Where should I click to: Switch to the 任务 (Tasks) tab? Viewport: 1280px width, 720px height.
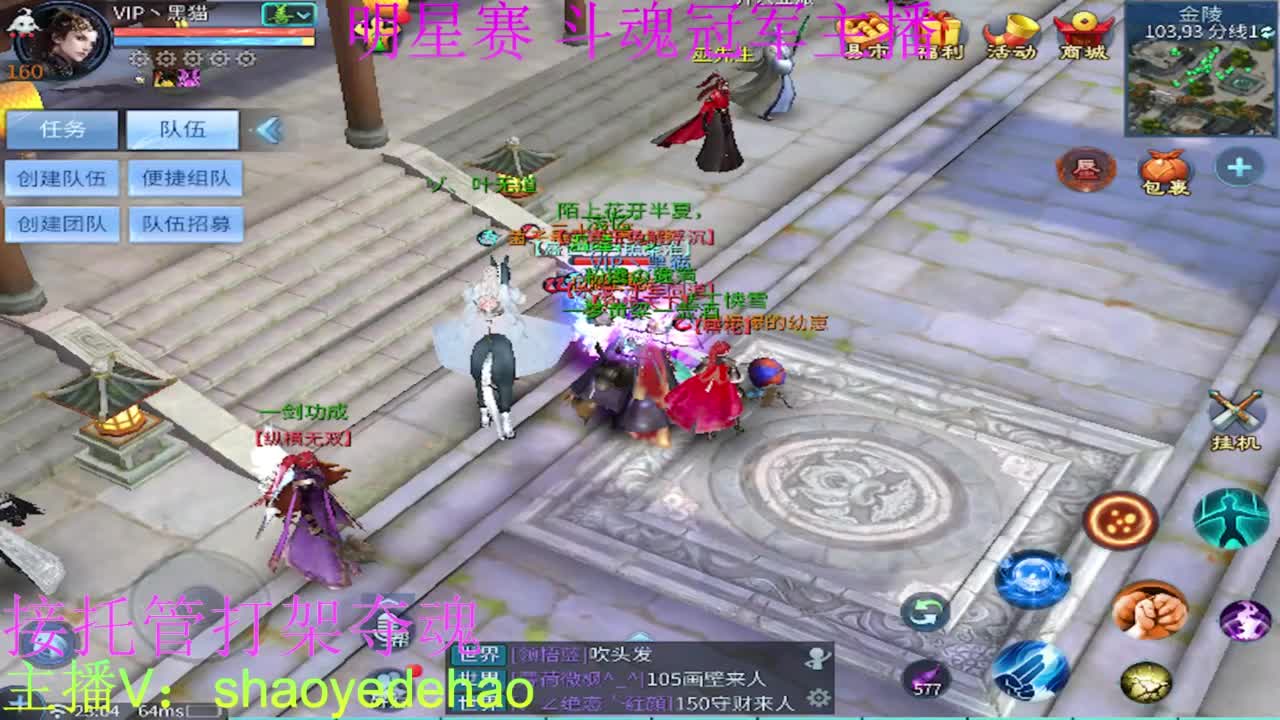pos(62,128)
